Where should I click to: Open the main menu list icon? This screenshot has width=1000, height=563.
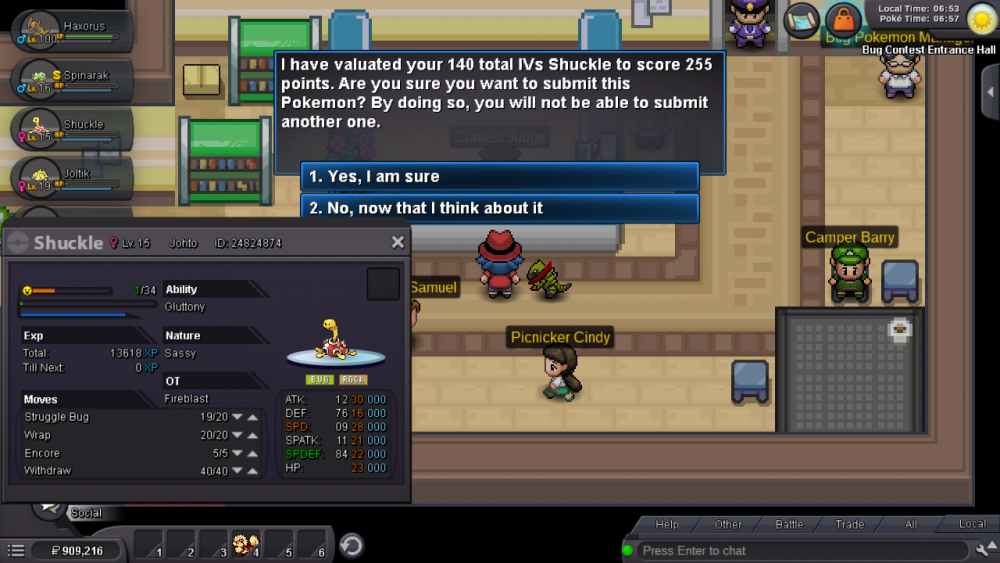tap(16, 550)
